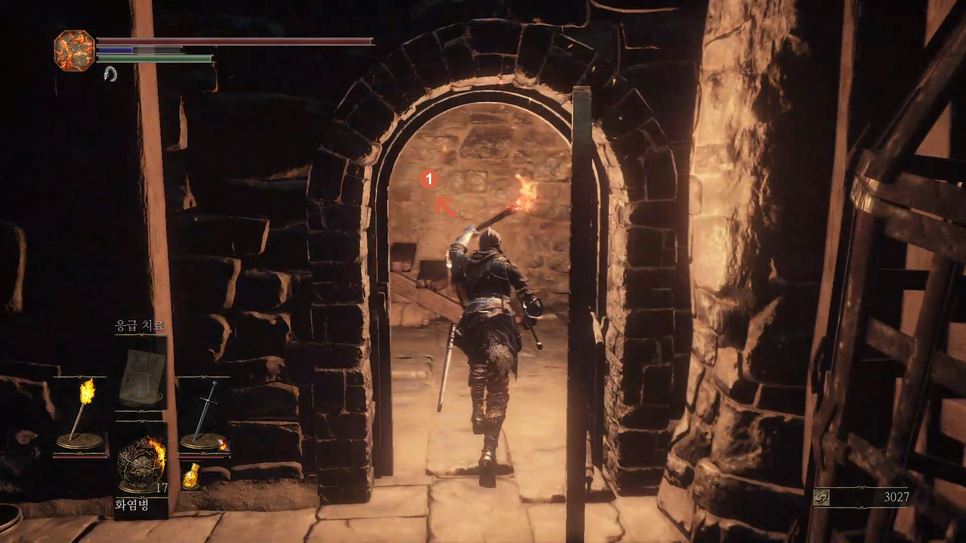Viewport: 966px width, 543px height.
Task: Click the red numbered marker 1
Action: (x=429, y=179)
